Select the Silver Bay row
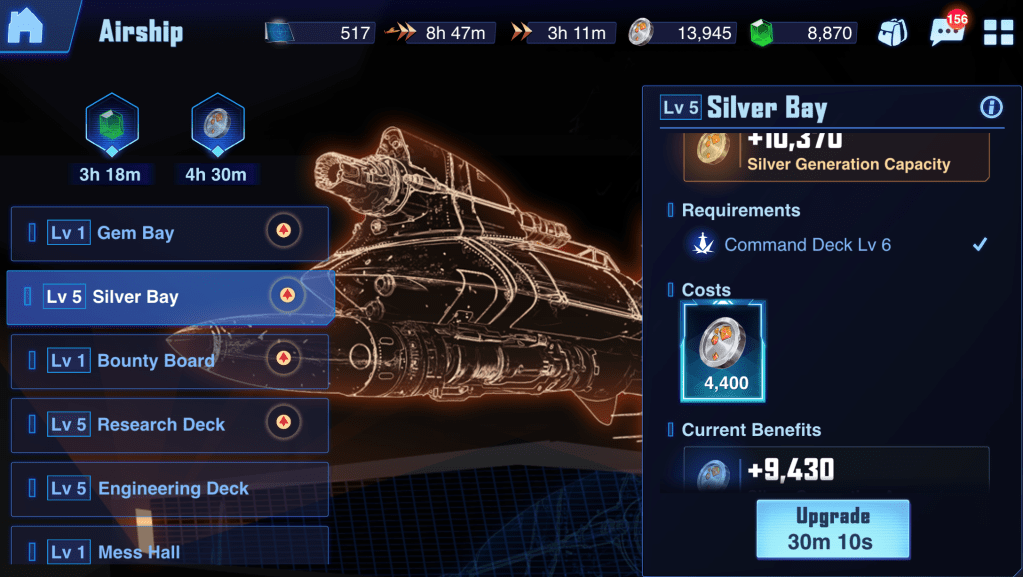 pos(169,297)
